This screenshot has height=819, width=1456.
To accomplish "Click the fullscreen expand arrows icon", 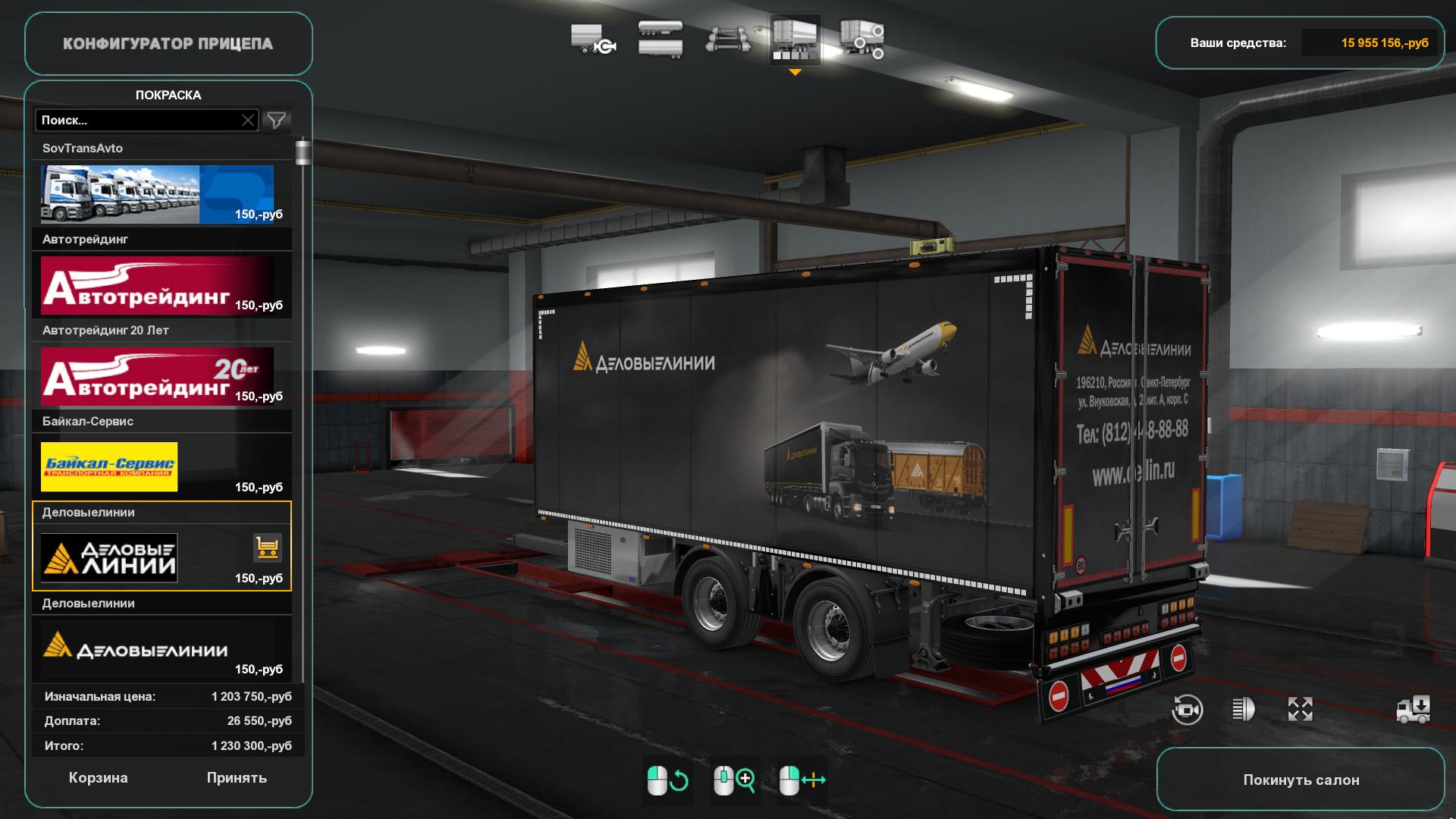I will coord(1300,710).
